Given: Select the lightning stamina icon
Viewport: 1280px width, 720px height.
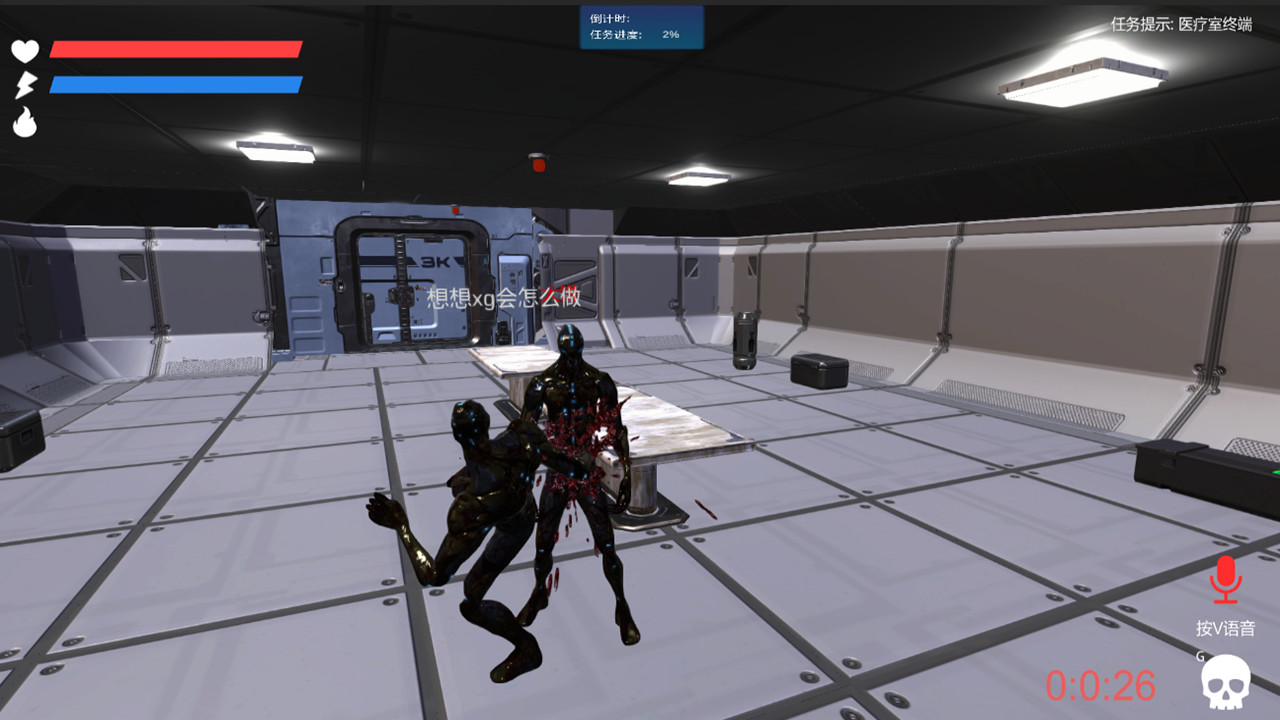Looking at the screenshot, I should tap(26, 82).
